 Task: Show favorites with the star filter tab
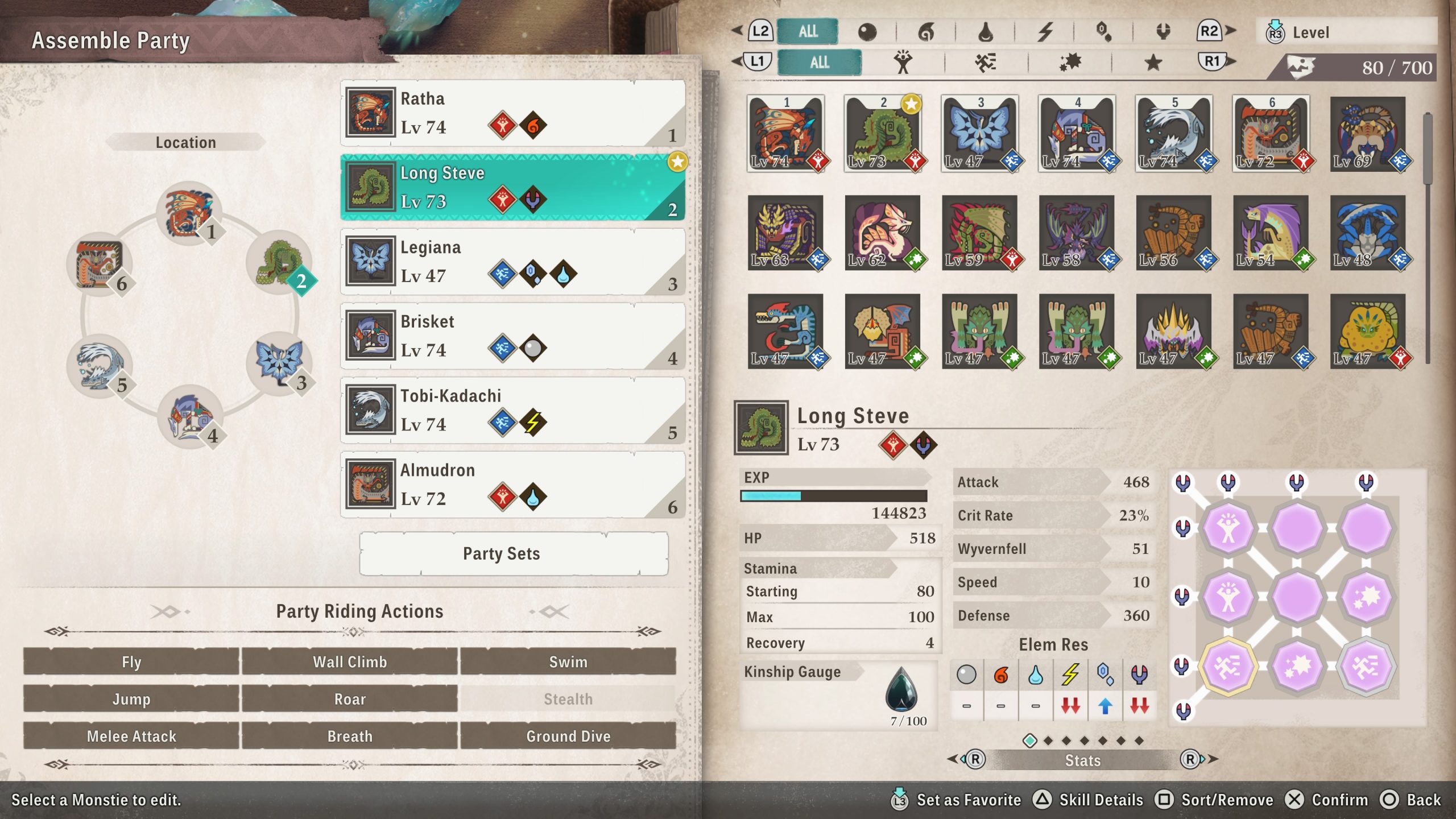pyautogui.click(x=1153, y=62)
